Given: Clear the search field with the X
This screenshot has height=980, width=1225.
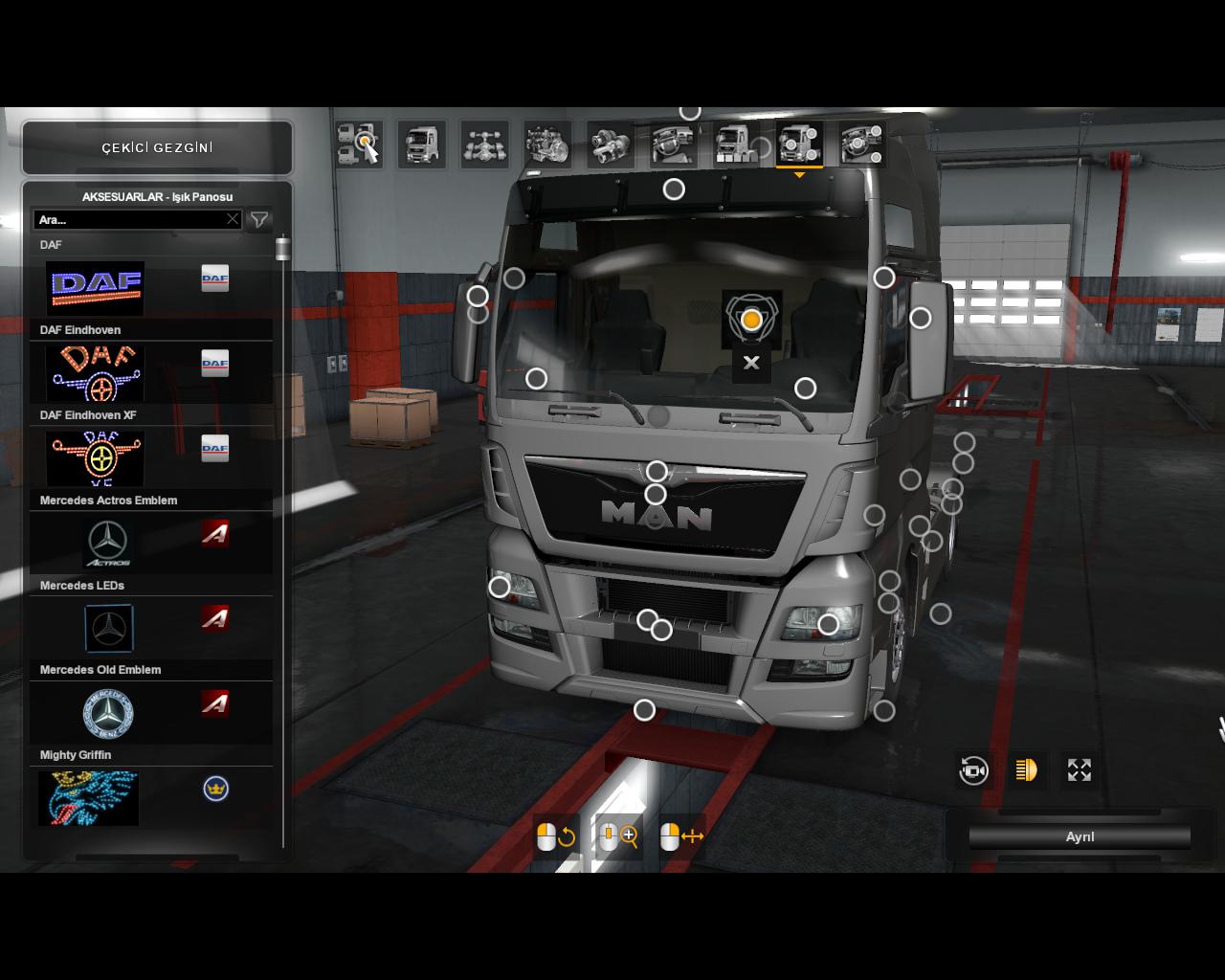Looking at the screenshot, I should [233, 219].
